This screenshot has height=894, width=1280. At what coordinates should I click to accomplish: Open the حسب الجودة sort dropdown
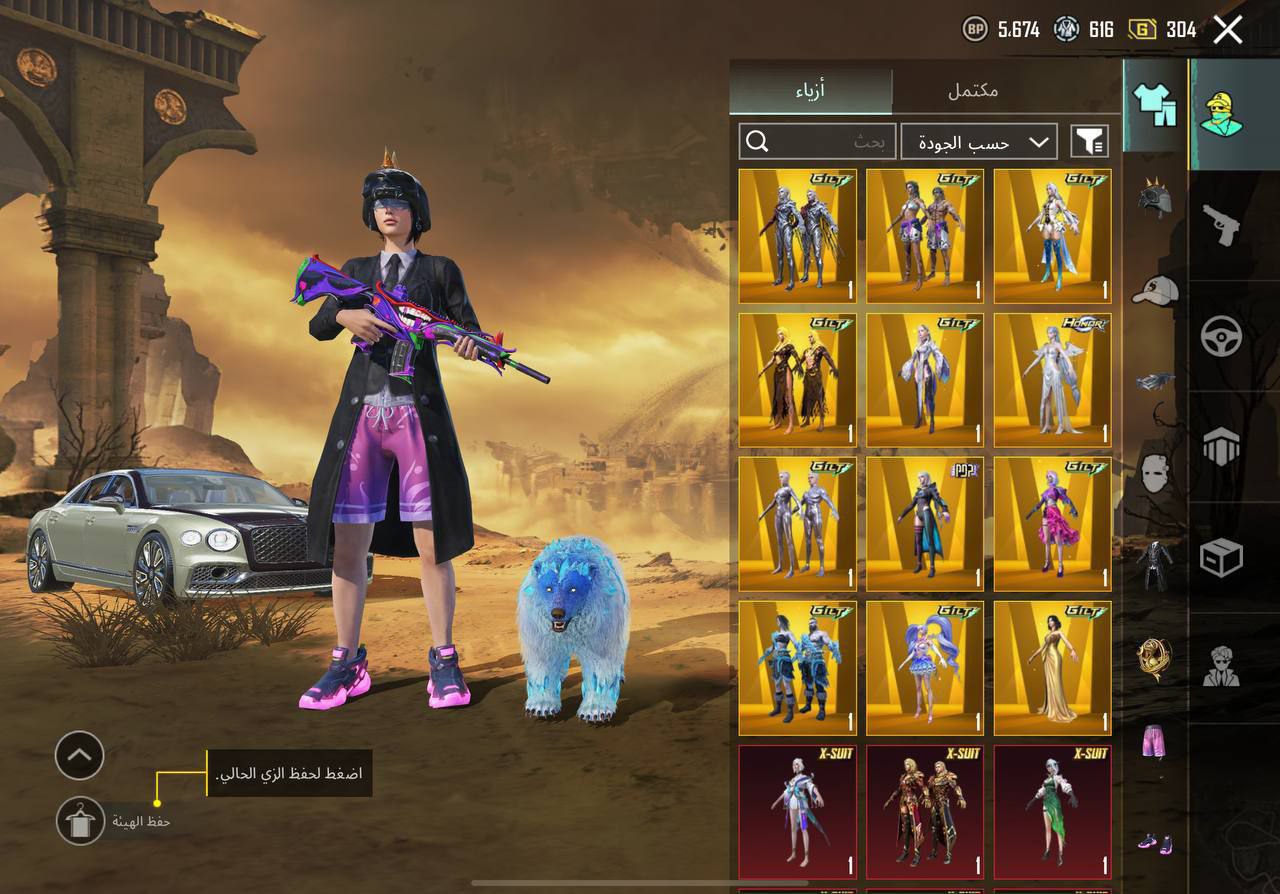pyautogui.click(x=978, y=142)
